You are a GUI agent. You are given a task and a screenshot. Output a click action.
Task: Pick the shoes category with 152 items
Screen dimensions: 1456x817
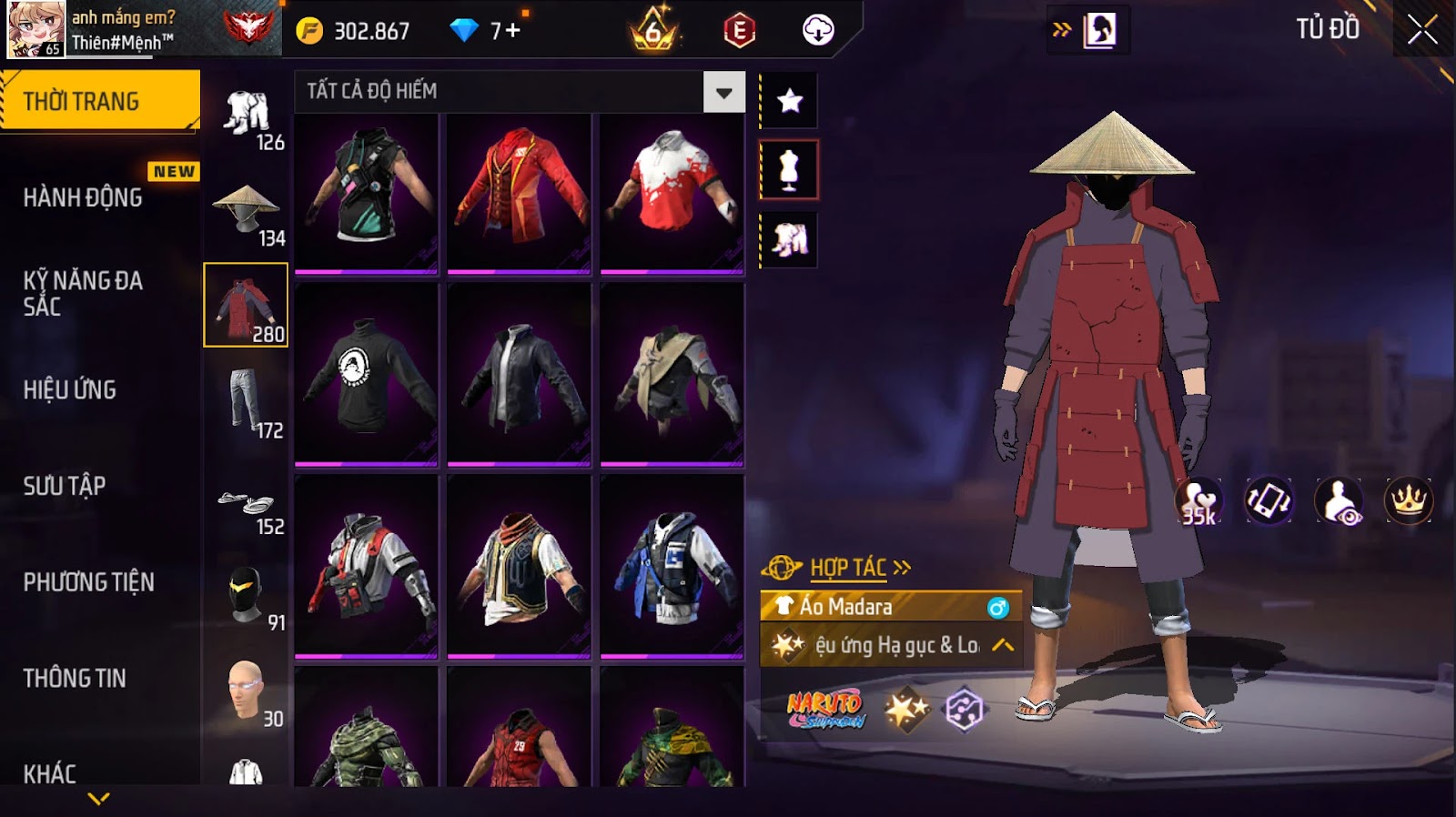[246, 502]
